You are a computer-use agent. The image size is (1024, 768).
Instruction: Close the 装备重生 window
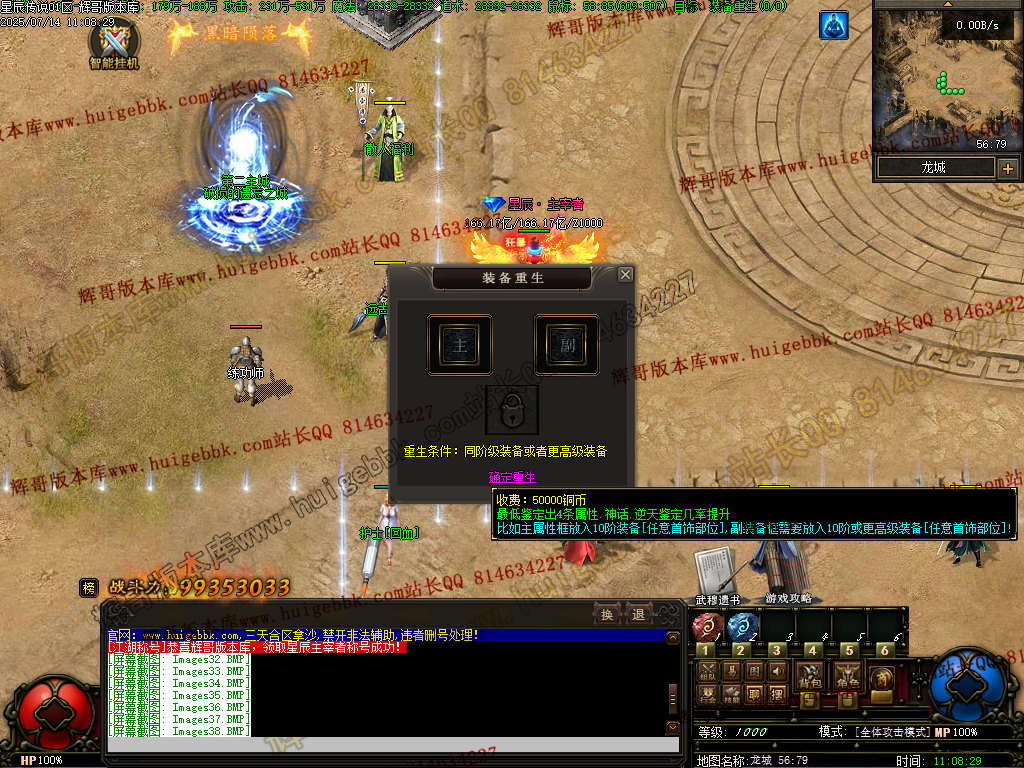click(625, 274)
